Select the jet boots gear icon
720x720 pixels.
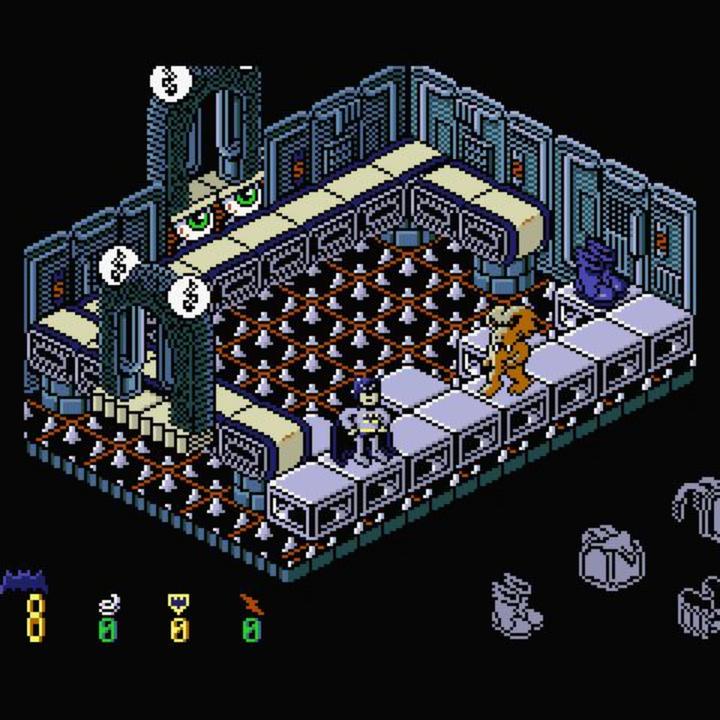(516, 605)
